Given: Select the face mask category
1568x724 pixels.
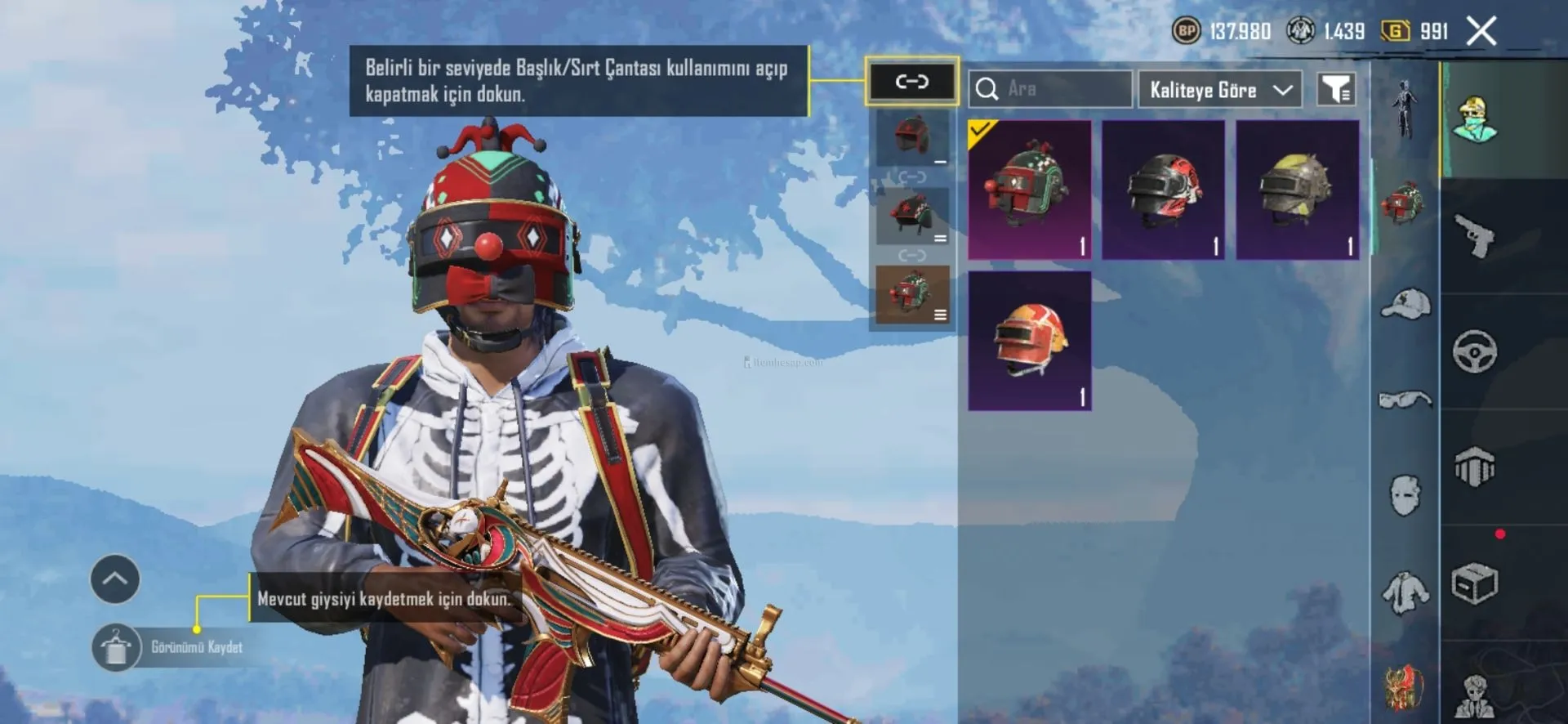Looking at the screenshot, I should point(1405,495).
